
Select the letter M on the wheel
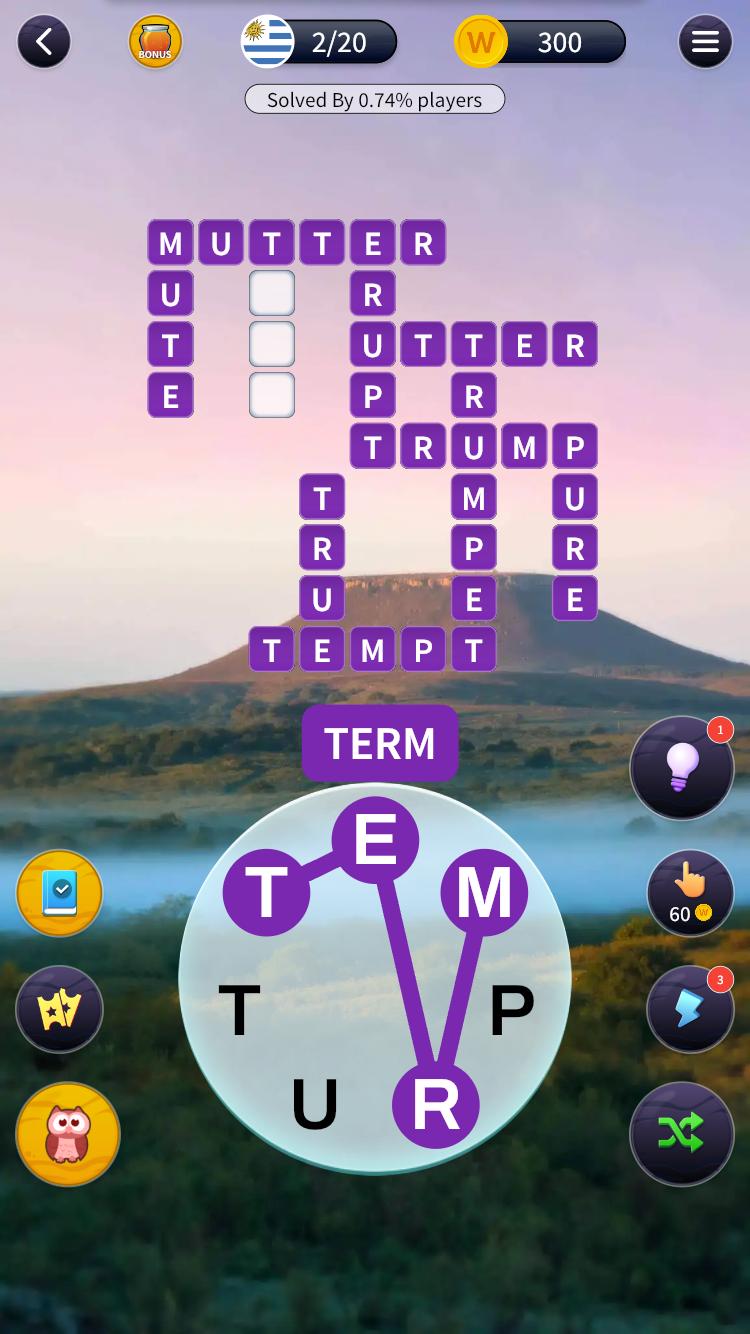484,892
